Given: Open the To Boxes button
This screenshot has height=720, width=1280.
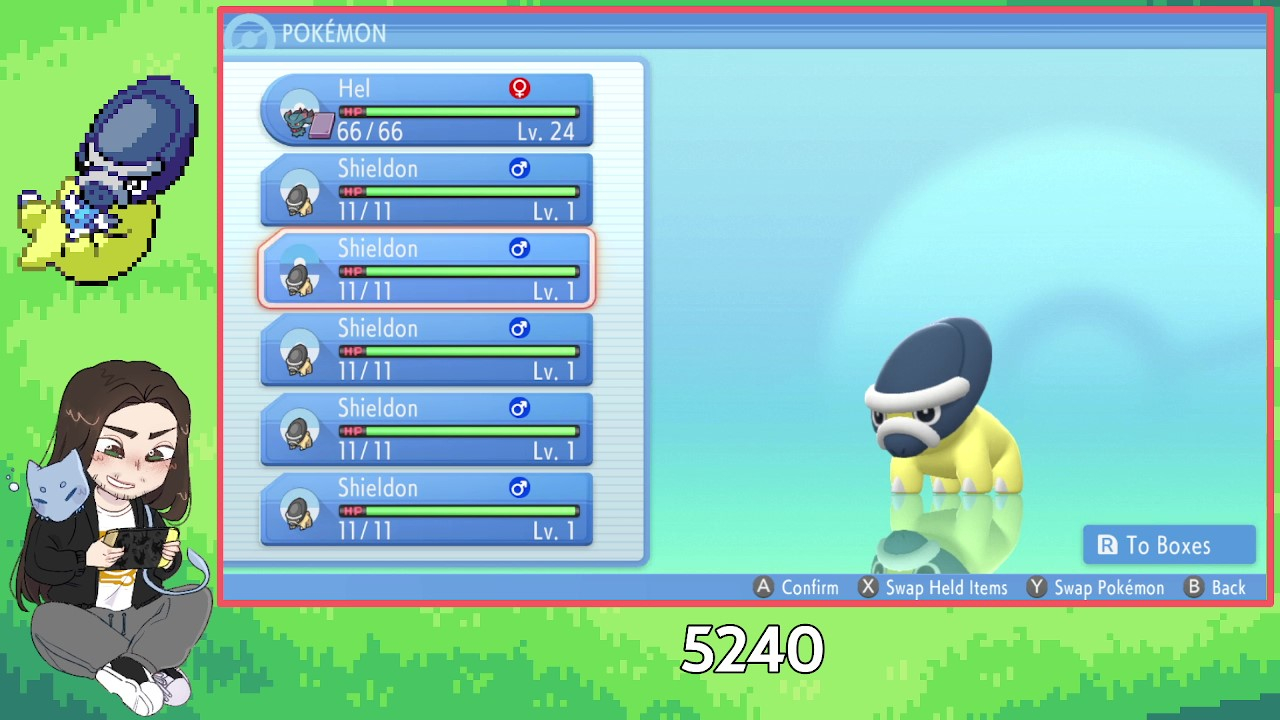Looking at the screenshot, I should coord(1168,545).
